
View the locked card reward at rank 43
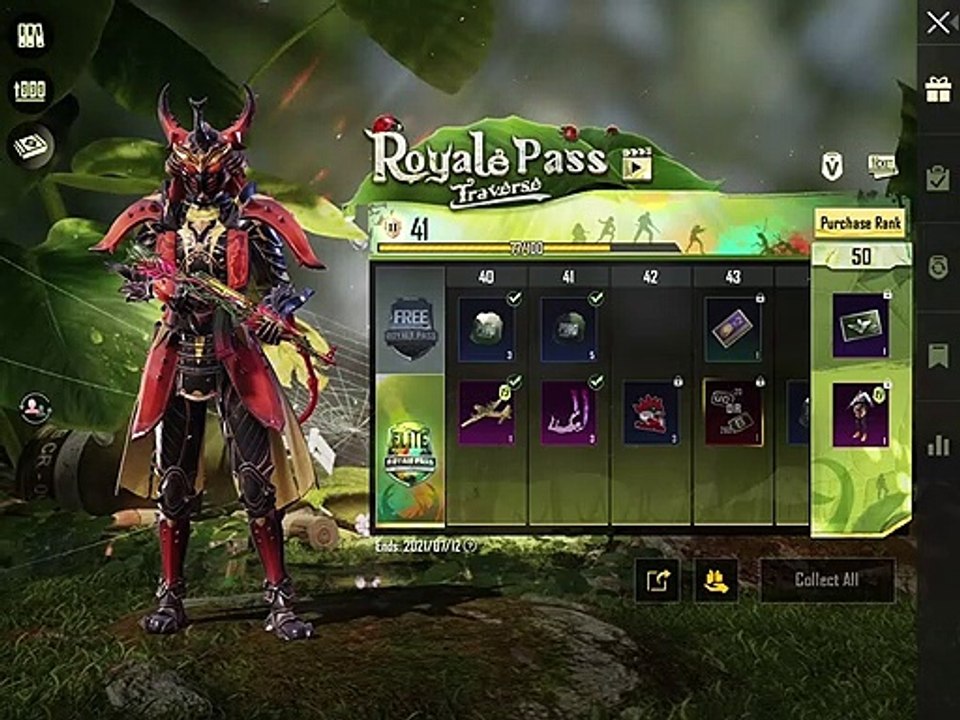(x=732, y=328)
